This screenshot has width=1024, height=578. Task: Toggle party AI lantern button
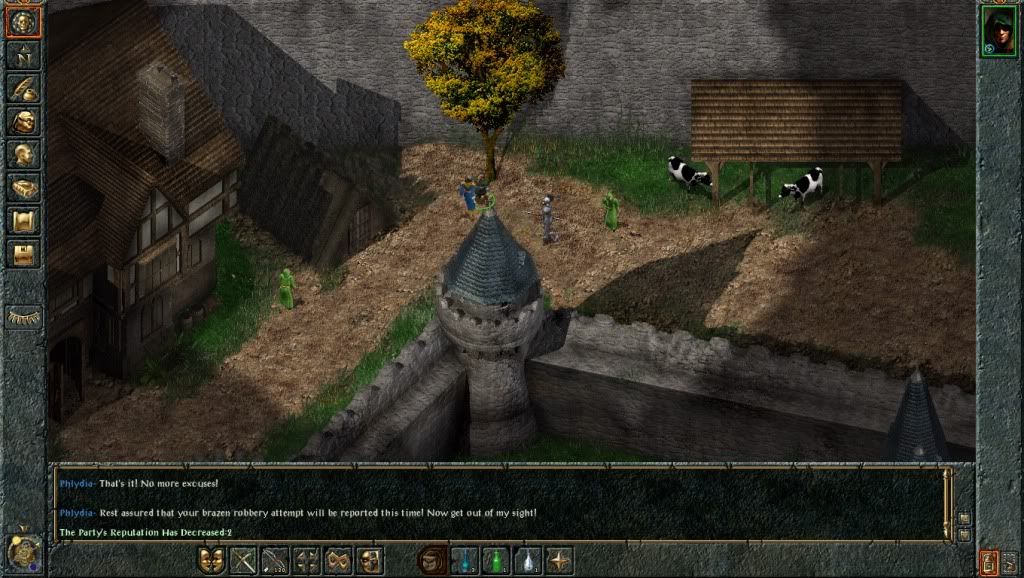pos(987,560)
